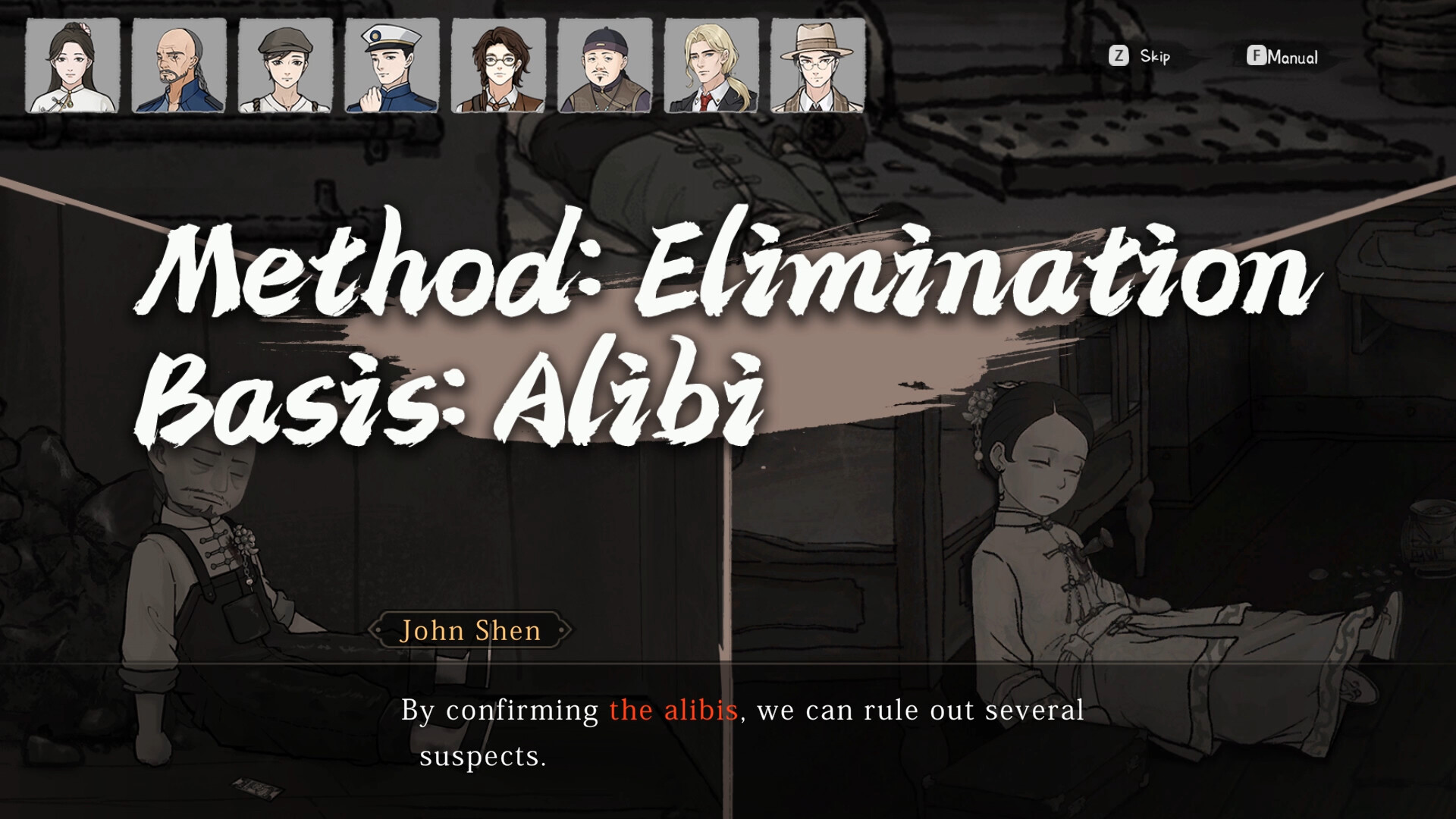
Task: Select the woman with flower hairpin portrait
Action: 72,67
